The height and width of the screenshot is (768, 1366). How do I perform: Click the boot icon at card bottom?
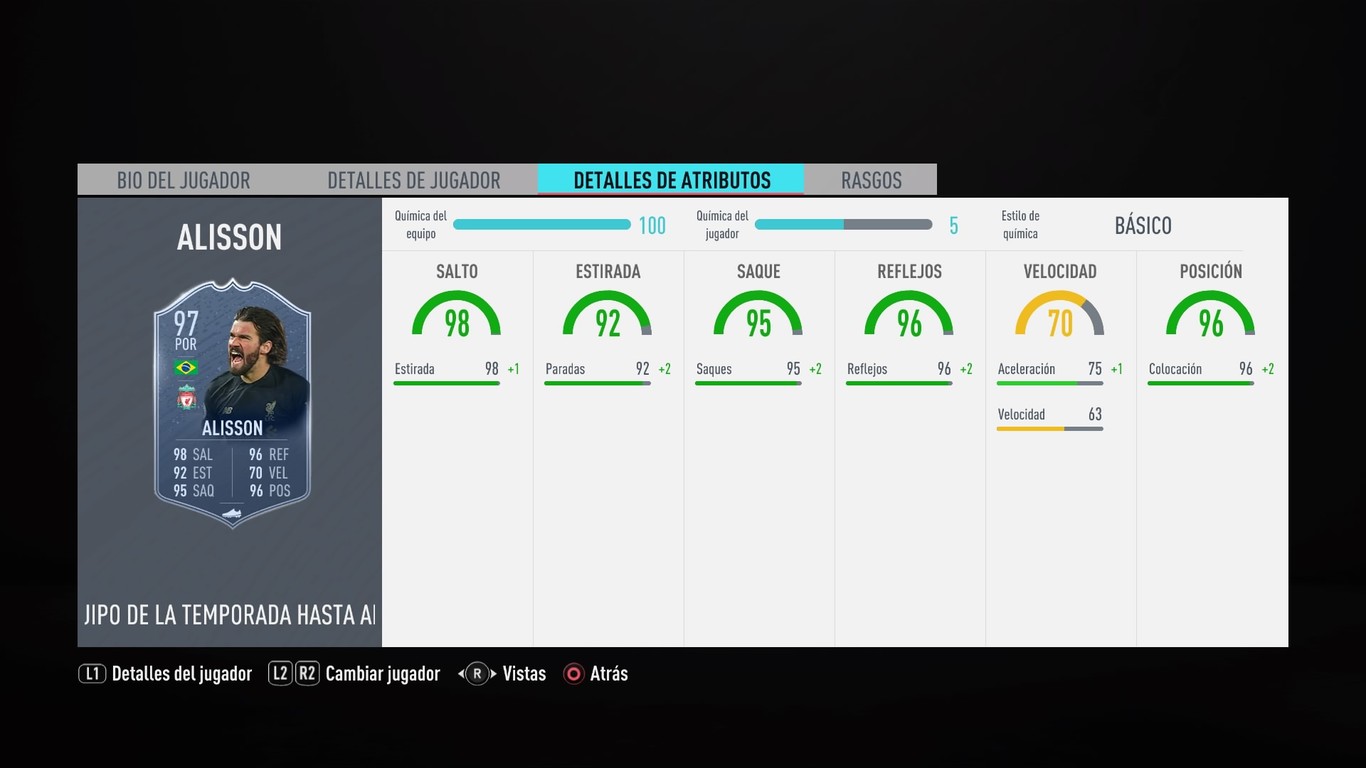point(230,513)
